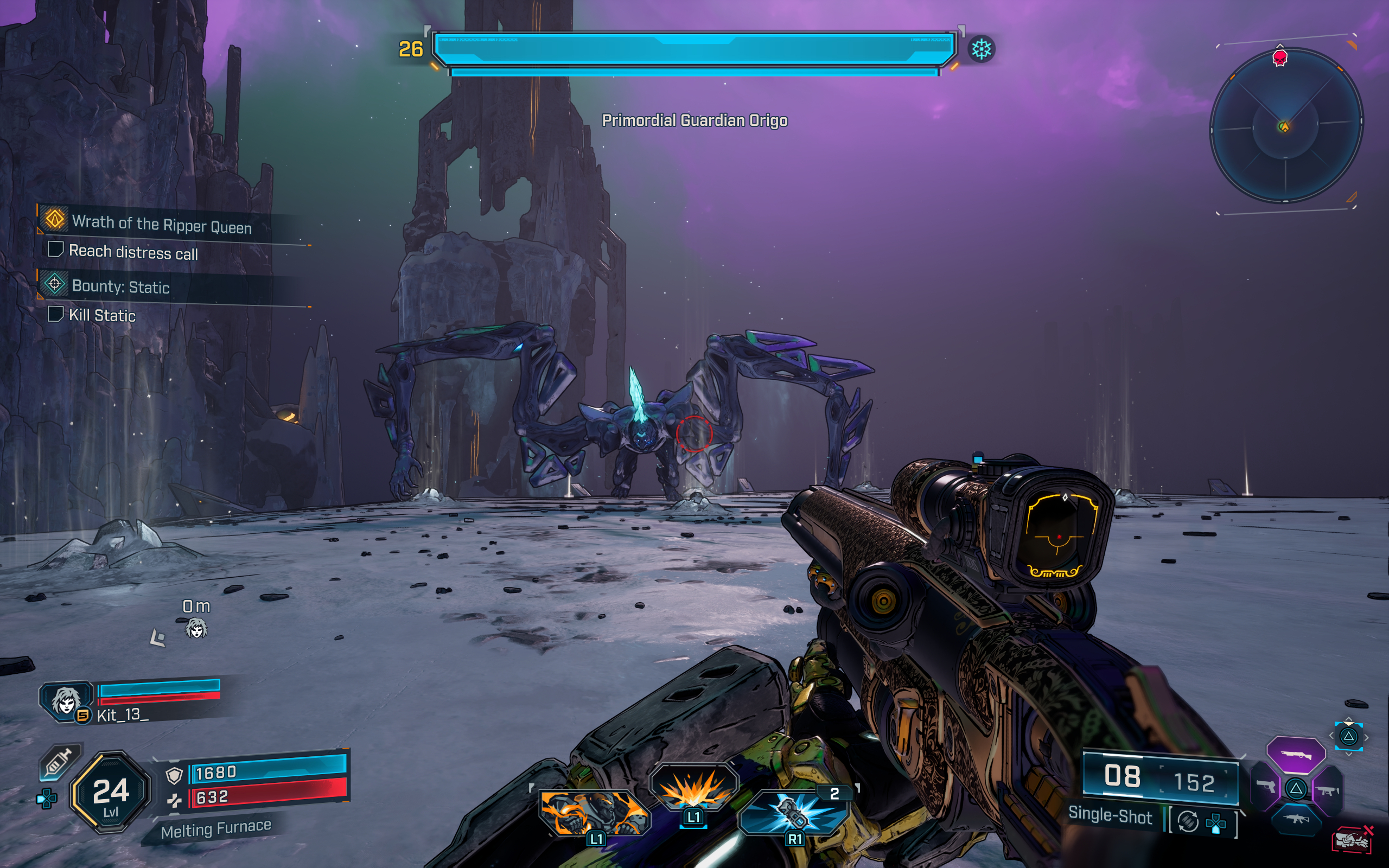Click the right chevron on the swap widget
Image resolution: width=1389 pixels, height=868 pixels.
click(x=1367, y=738)
